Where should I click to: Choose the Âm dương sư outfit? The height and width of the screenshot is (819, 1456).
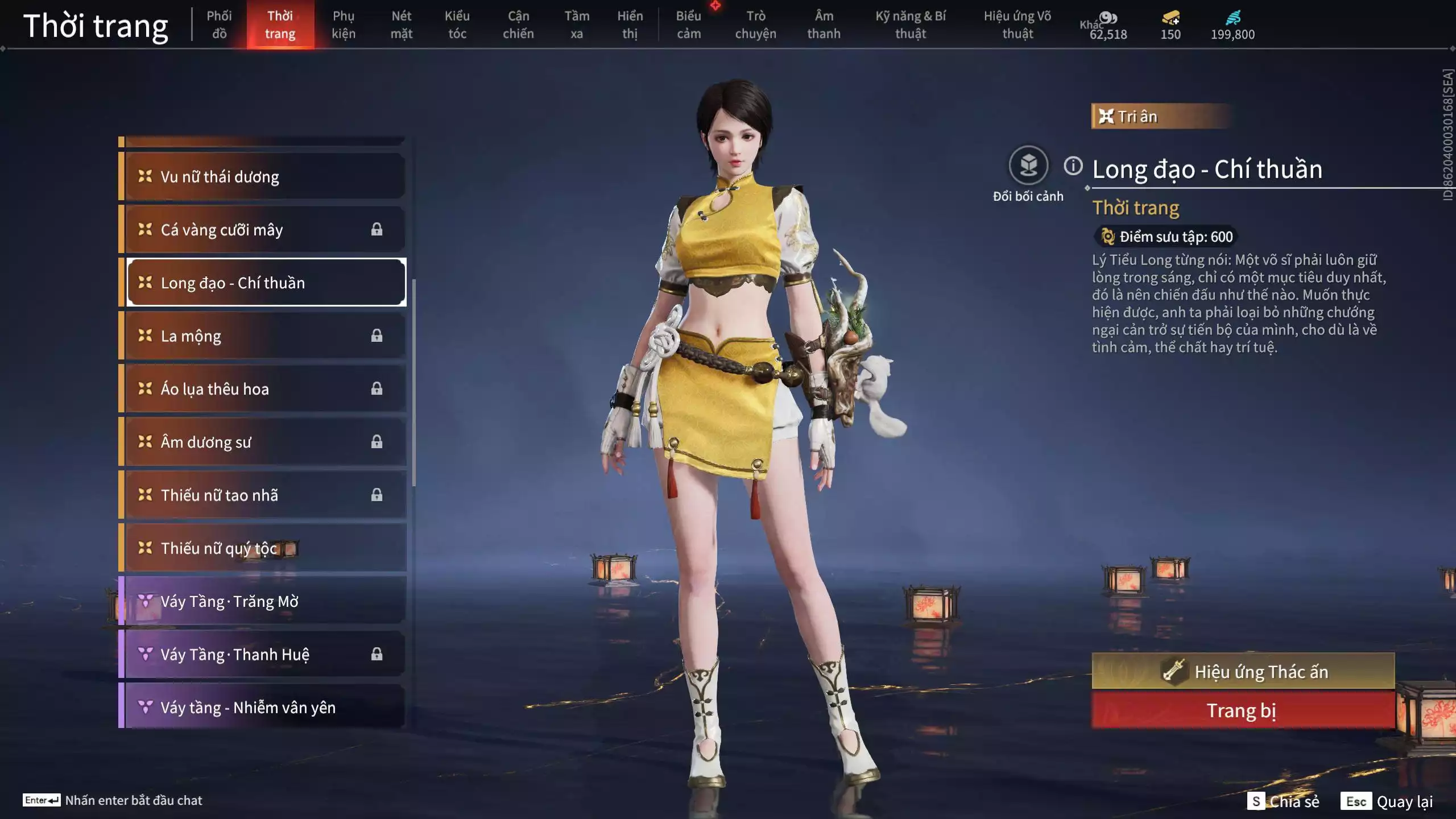tap(264, 442)
